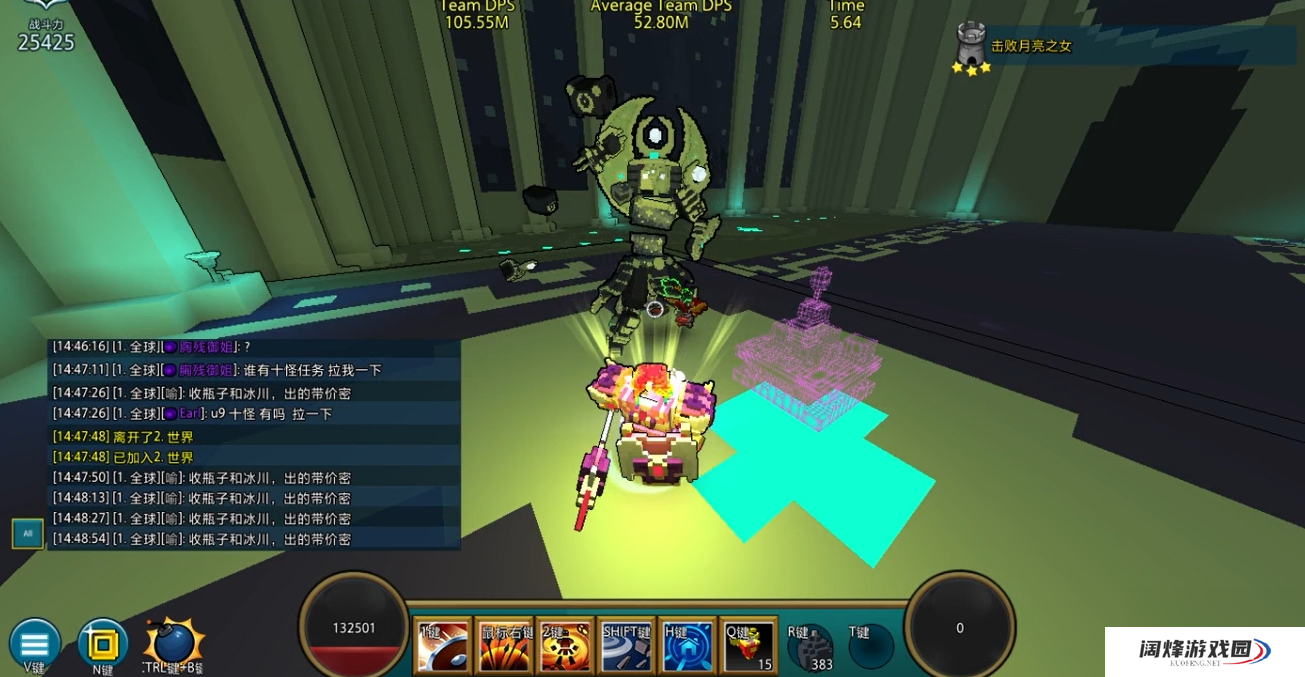Select the R-key slot showing 383

click(809, 647)
